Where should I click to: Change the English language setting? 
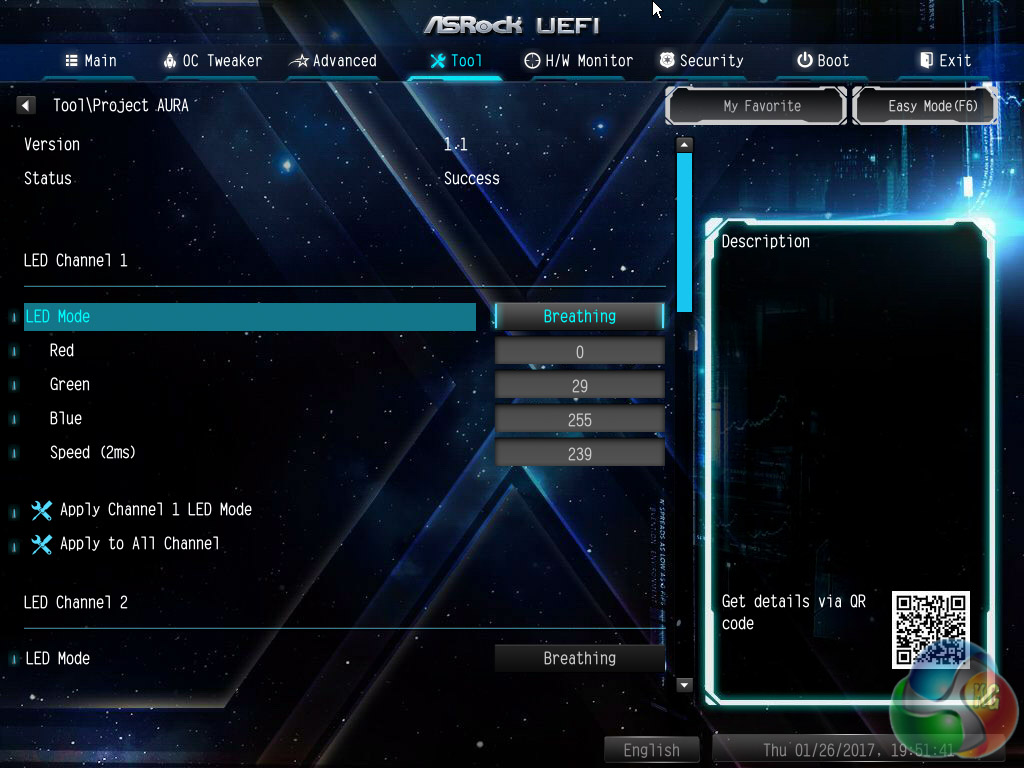tap(651, 750)
